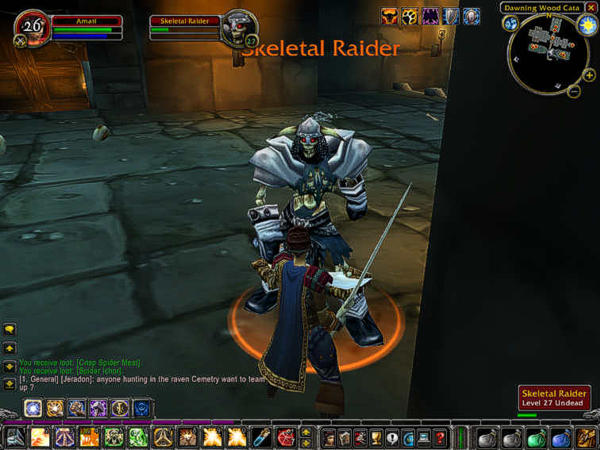
Task: Open the blue bag slot
Action: click(x=559, y=437)
